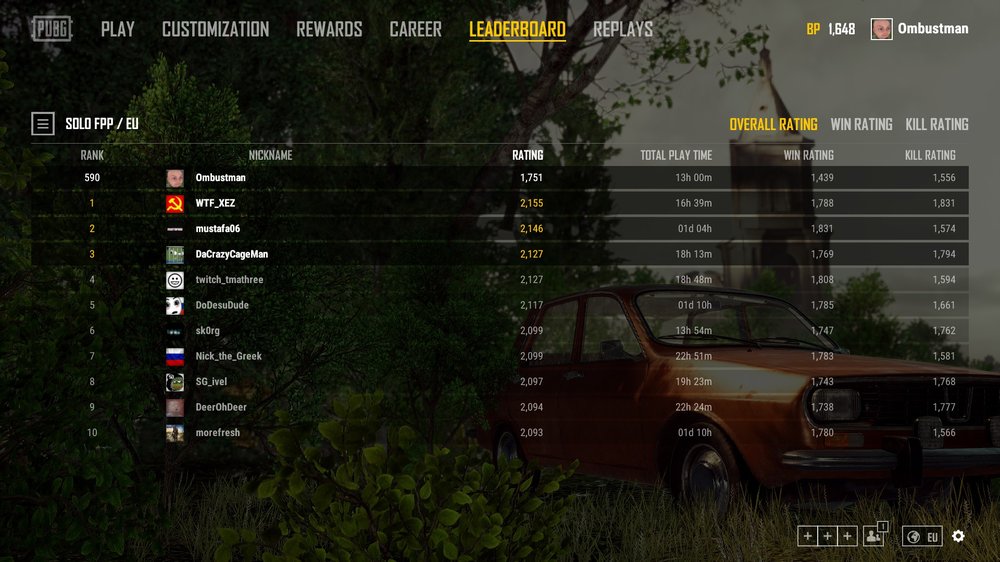The image size is (1000, 562).
Task: Switch to the CAREER page
Action: point(415,29)
